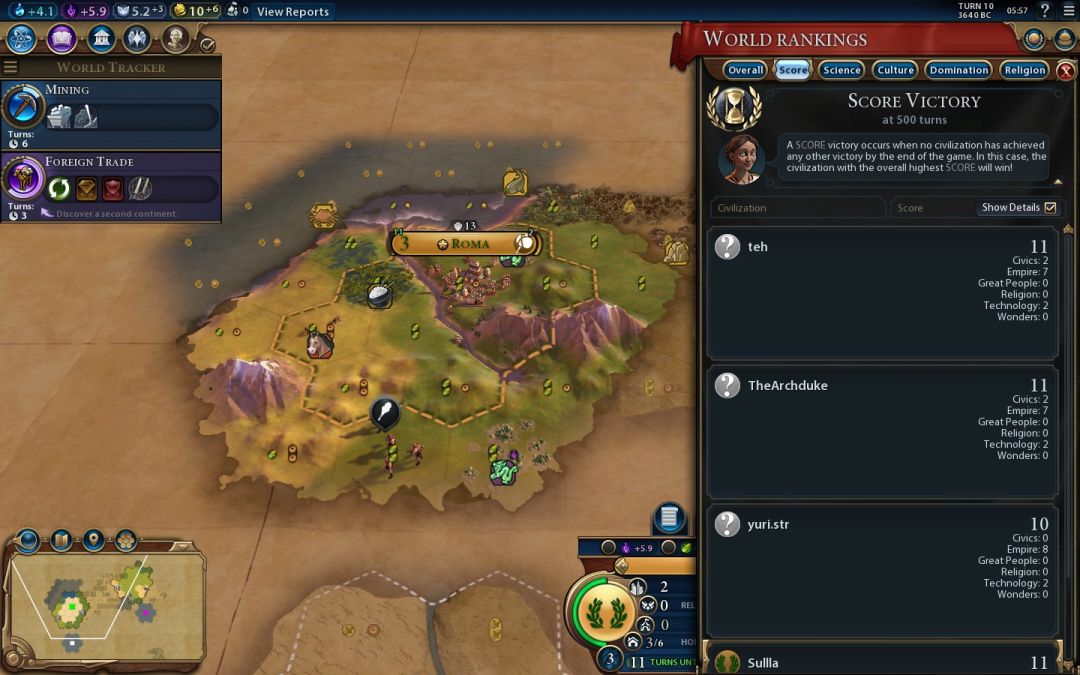Click the View Reports button

[x=292, y=12]
